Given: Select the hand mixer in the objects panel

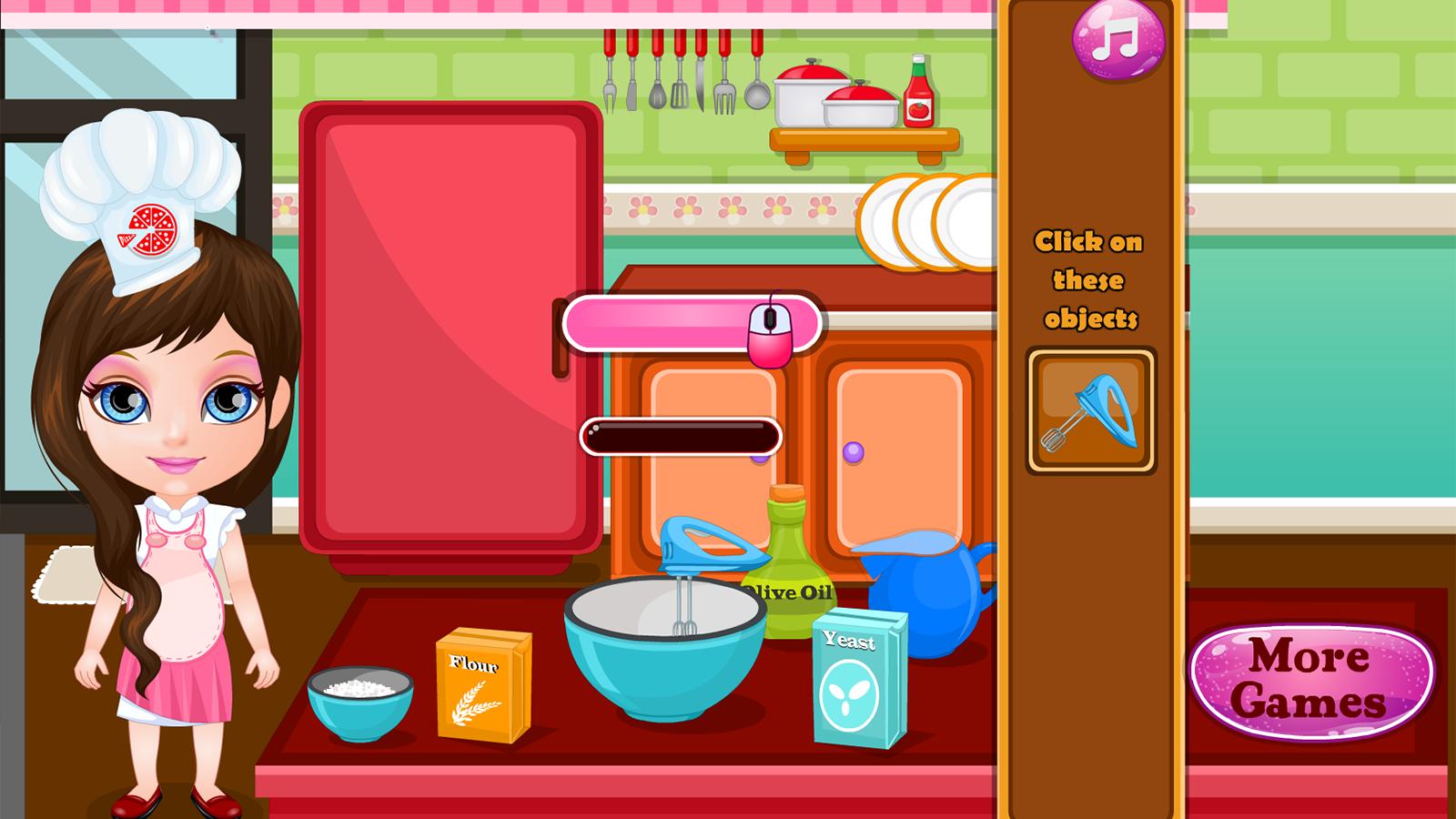Looking at the screenshot, I should pyautogui.click(x=1090, y=411).
